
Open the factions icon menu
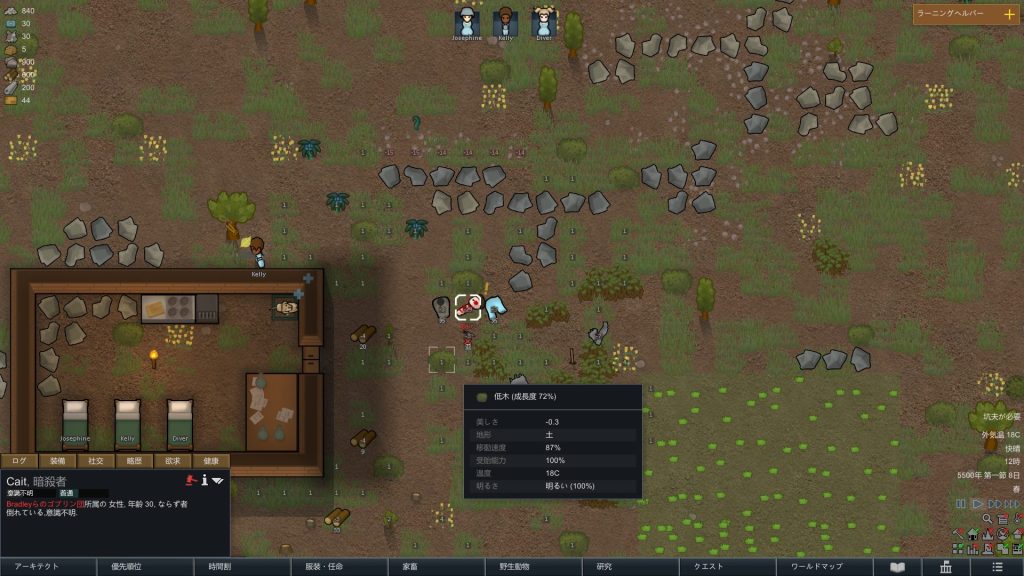945,566
